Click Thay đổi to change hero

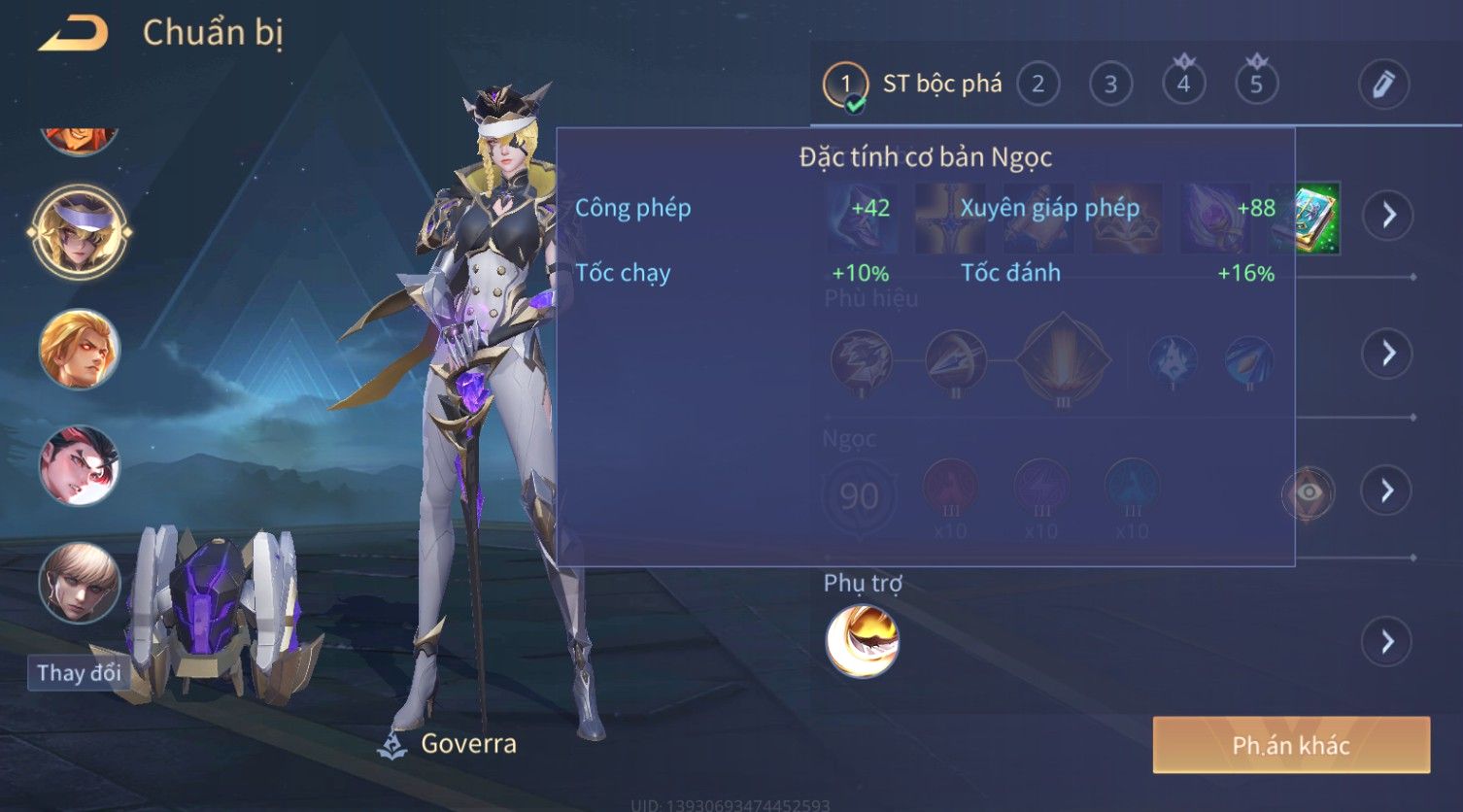click(79, 672)
